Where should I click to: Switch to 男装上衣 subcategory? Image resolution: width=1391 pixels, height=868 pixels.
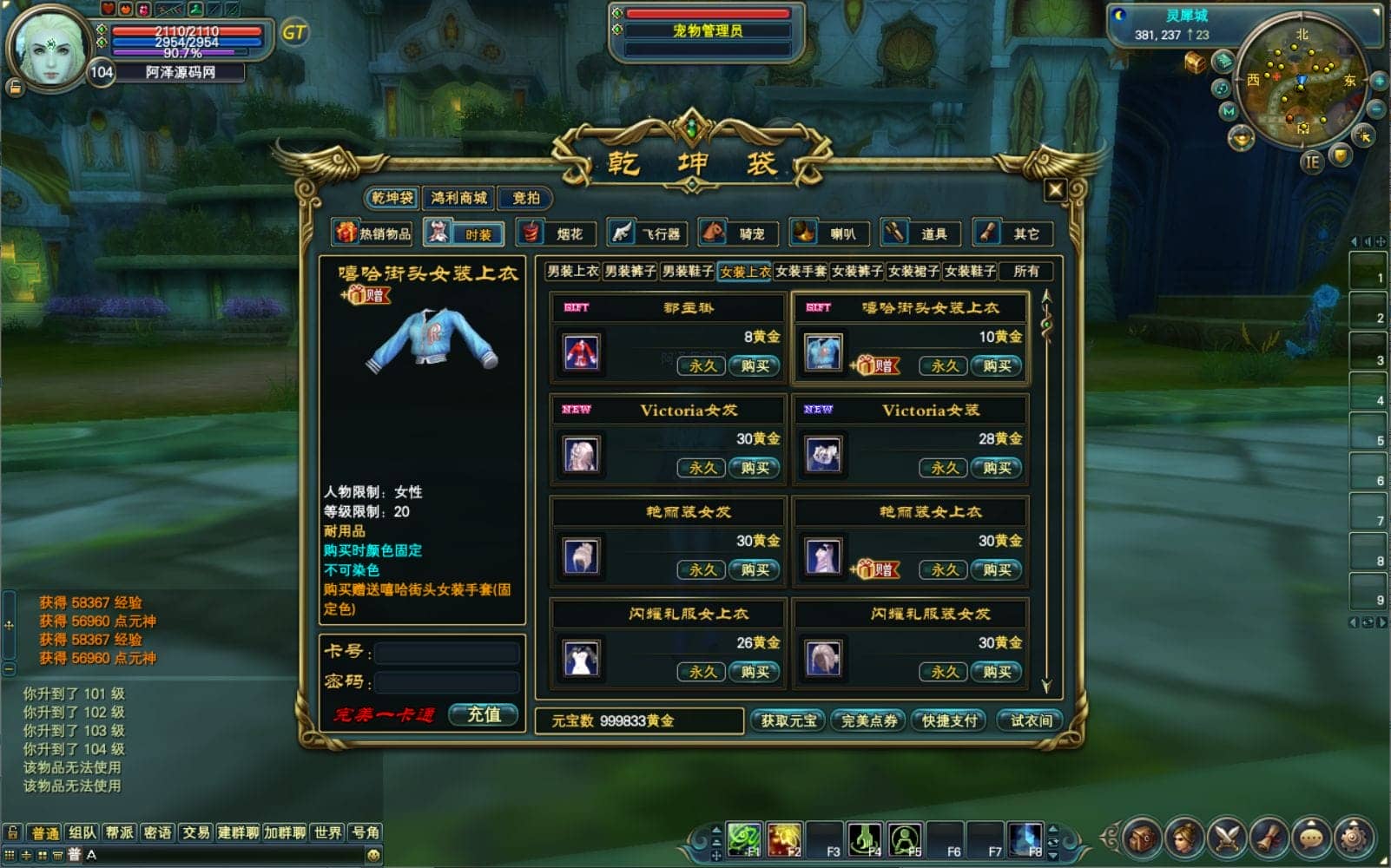[x=572, y=272]
